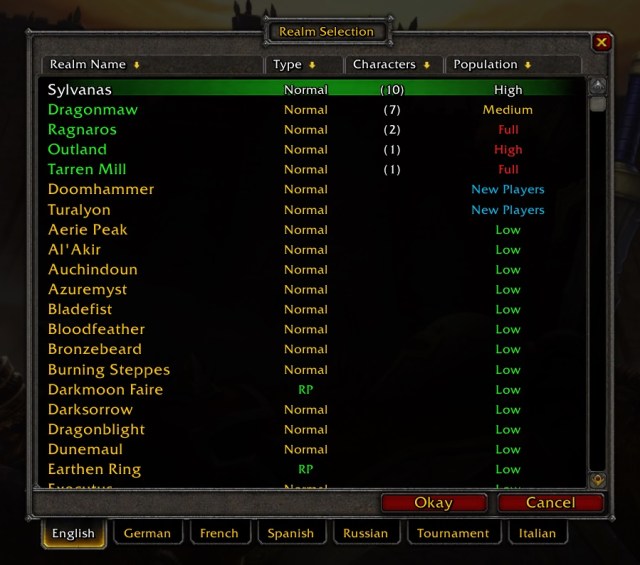This screenshot has width=640, height=565.
Task: Confirm realm choice with Okay button
Action: 433,503
